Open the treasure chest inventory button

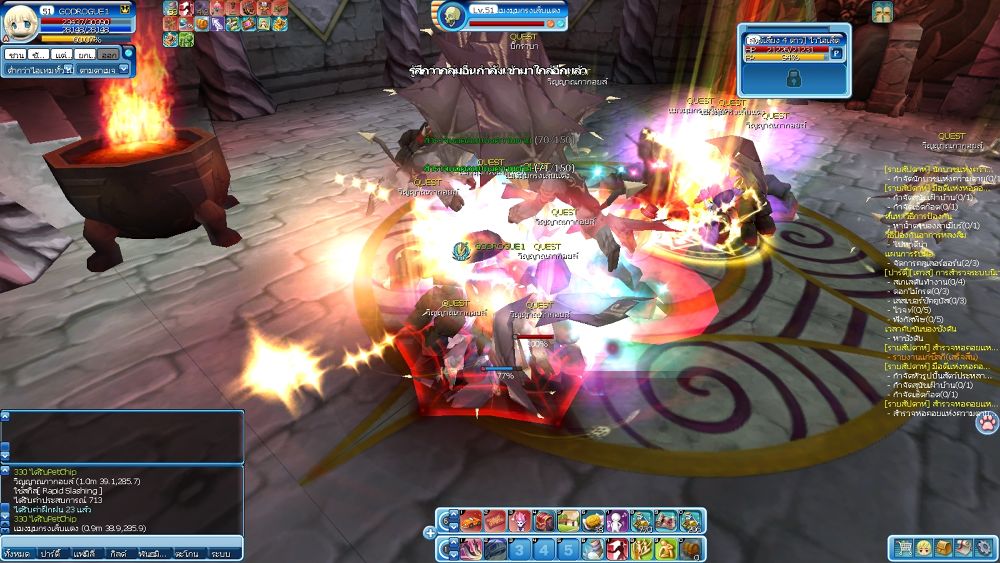[x=943, y=547]
